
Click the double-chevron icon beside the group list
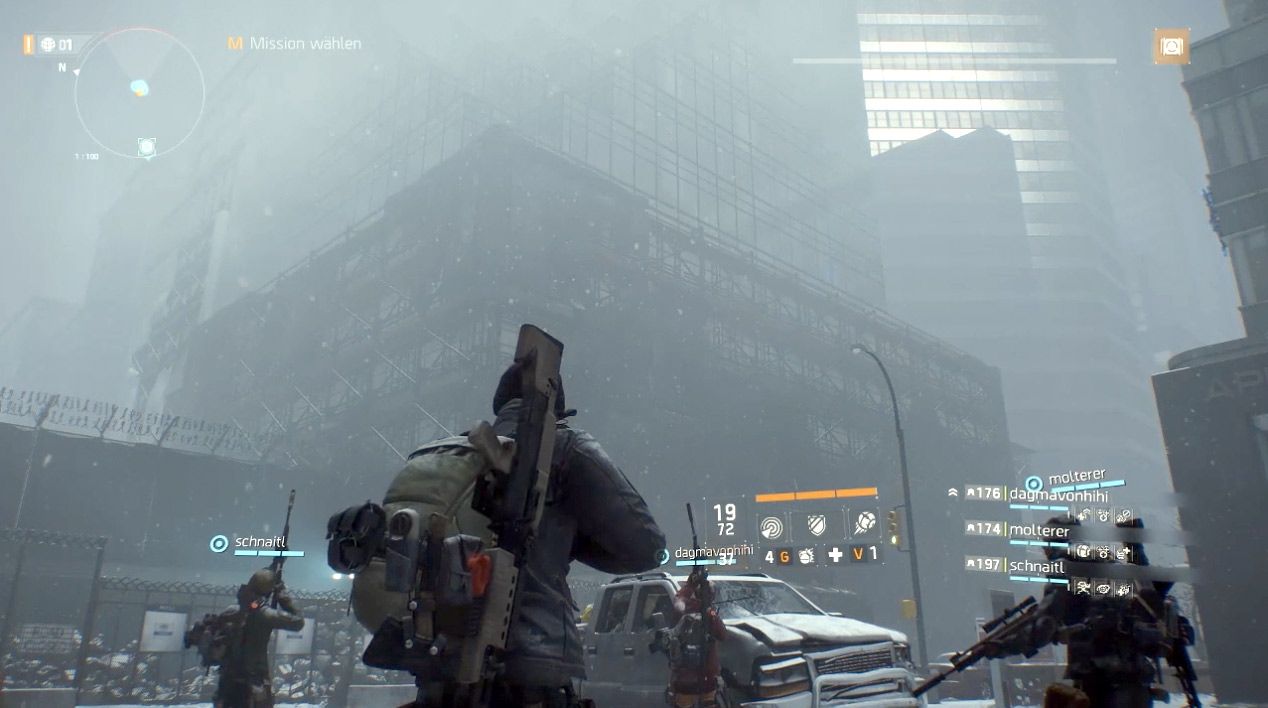[954, 493]
